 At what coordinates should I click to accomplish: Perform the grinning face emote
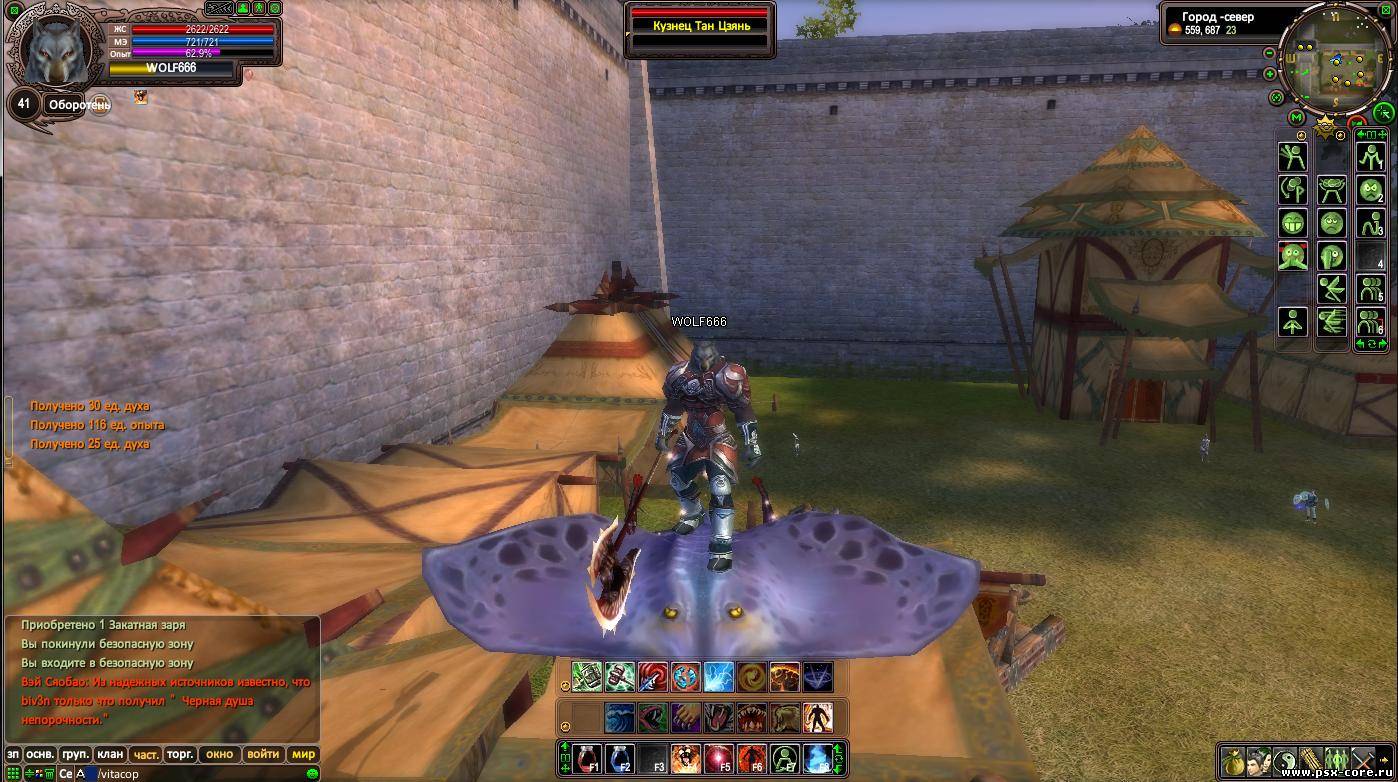tap(1293, 223)
